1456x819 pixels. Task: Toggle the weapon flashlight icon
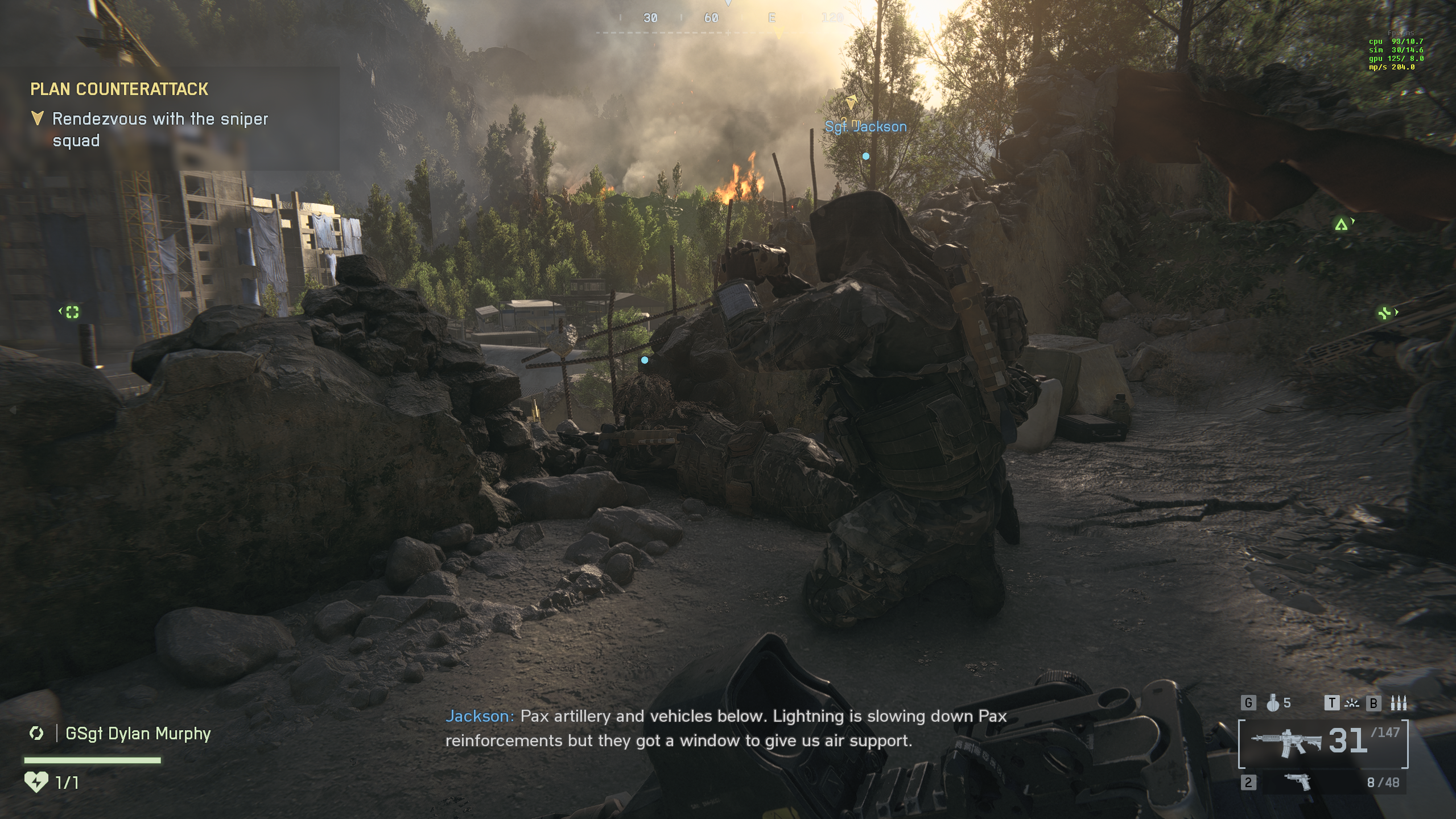1351,703
